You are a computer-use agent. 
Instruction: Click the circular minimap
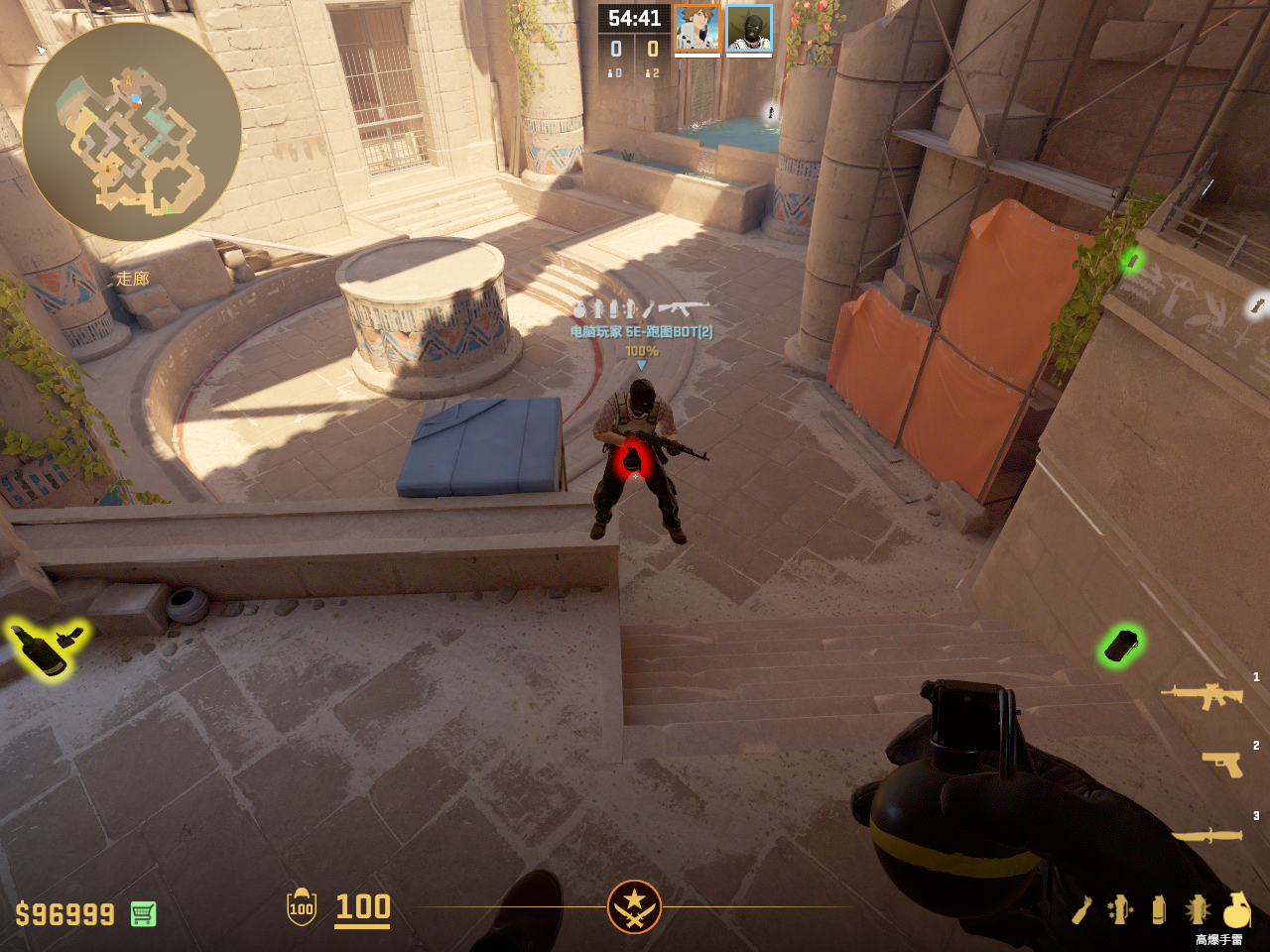[131, 132]
